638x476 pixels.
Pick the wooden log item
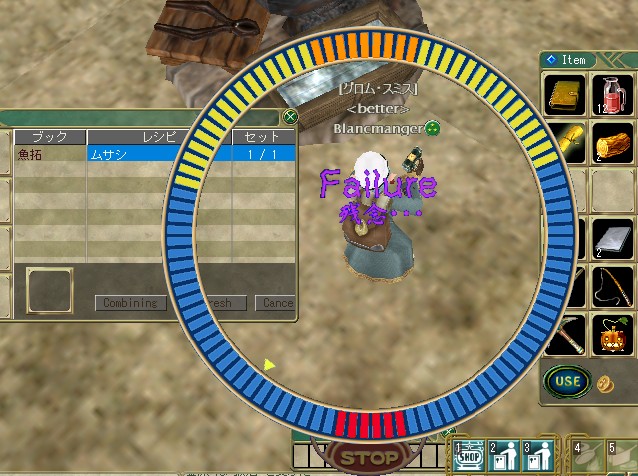coord(612,142)
